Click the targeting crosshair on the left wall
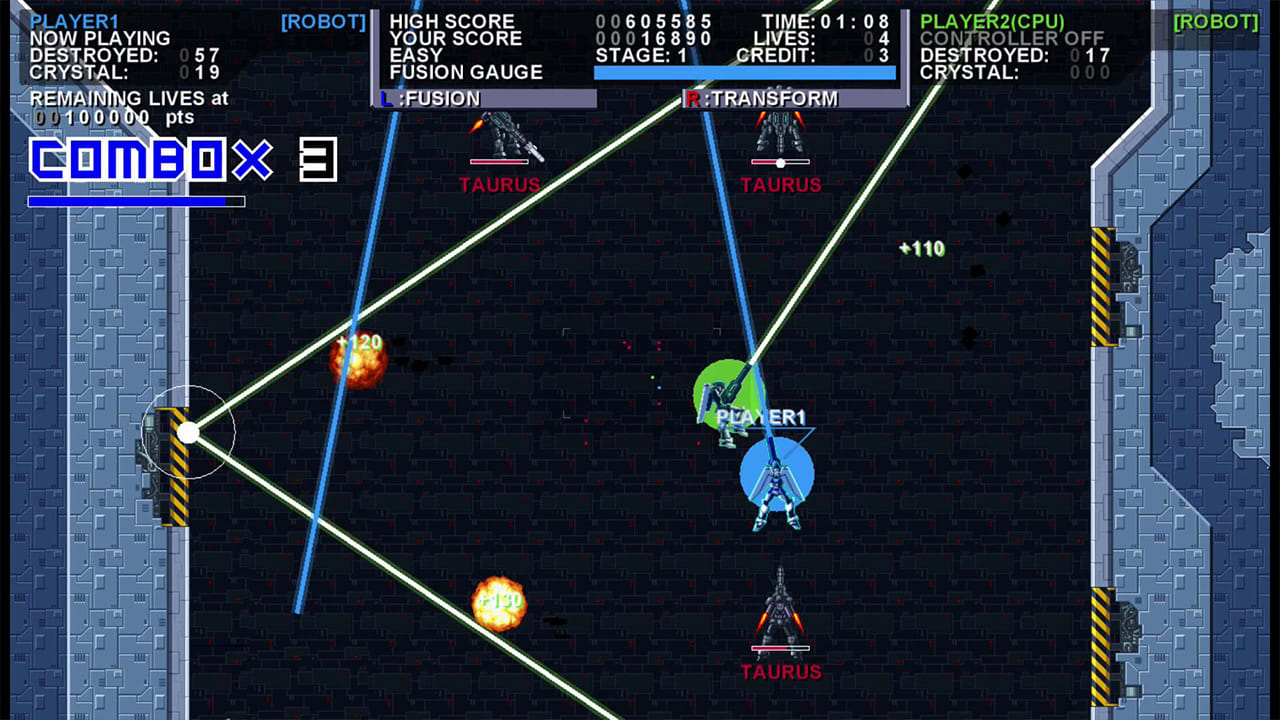Viewport: 1280px width, 720px height. pyautogui.click(x=190, y=432)
